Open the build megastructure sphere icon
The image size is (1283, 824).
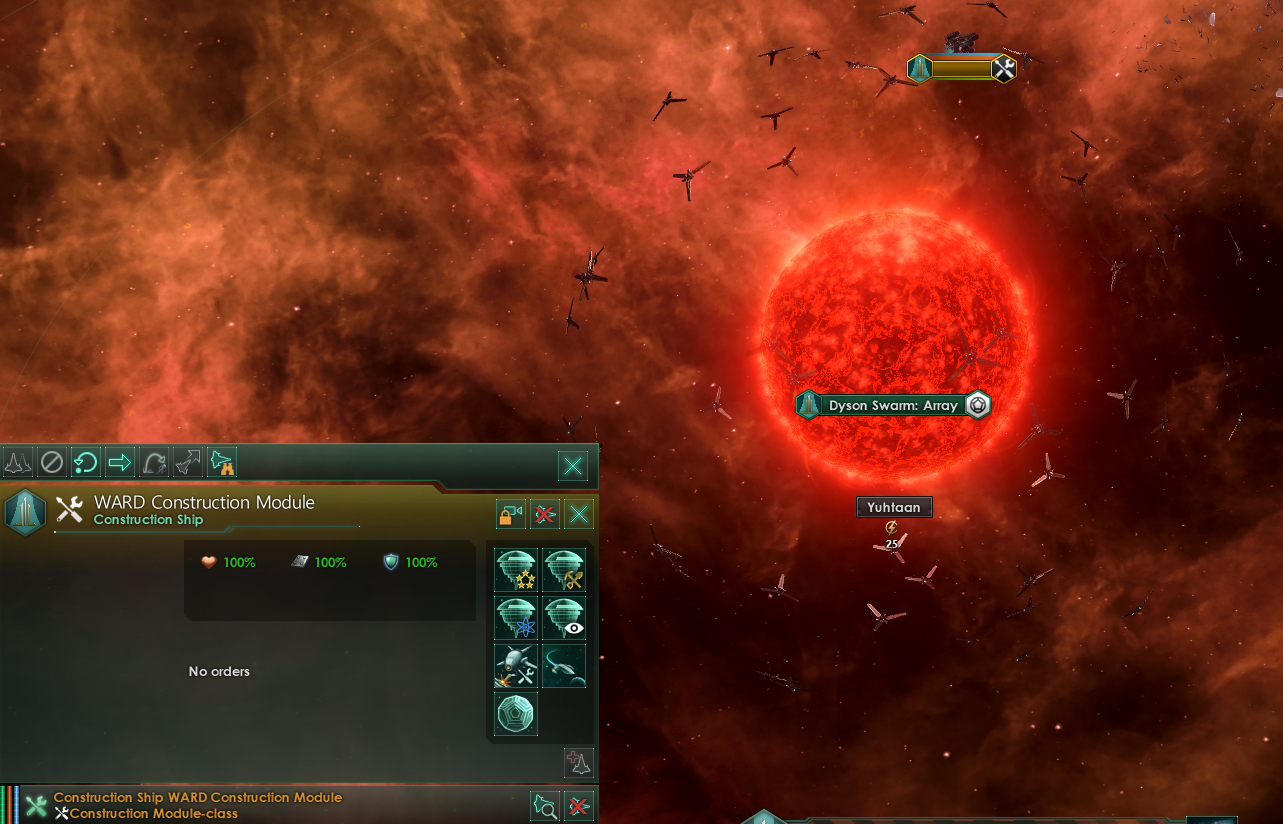516,714
